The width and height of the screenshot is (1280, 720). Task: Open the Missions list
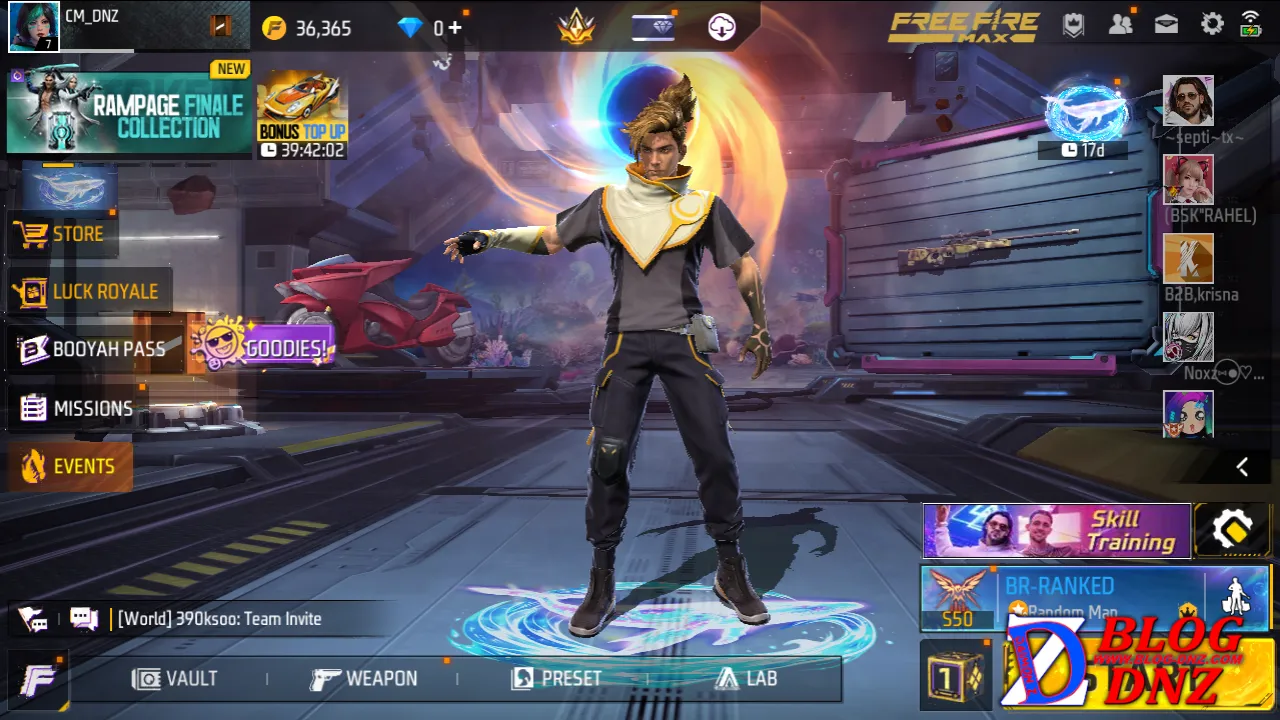tap(77, 408)
